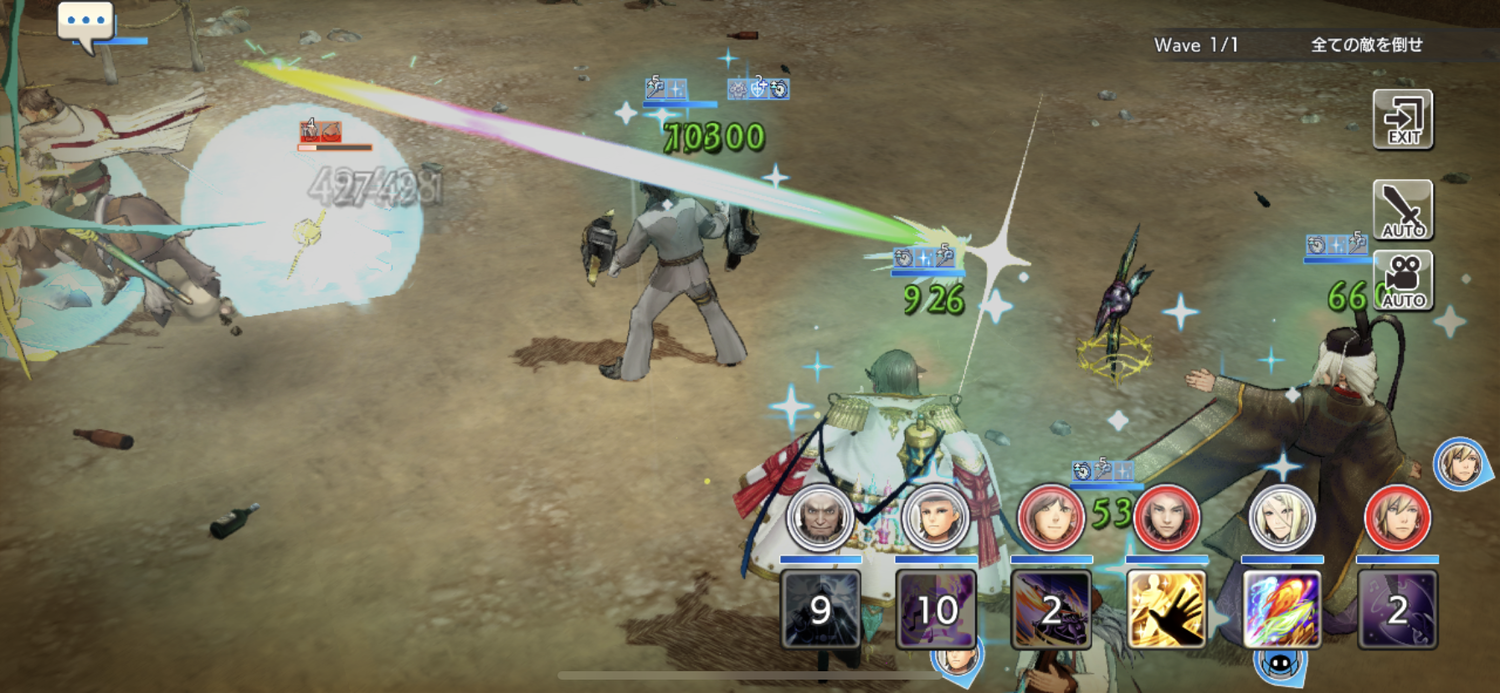The image size is (1500, 693).
Task: Tap the dark purple skill showing cooldown 2
Action: [x=1397, y=608]
